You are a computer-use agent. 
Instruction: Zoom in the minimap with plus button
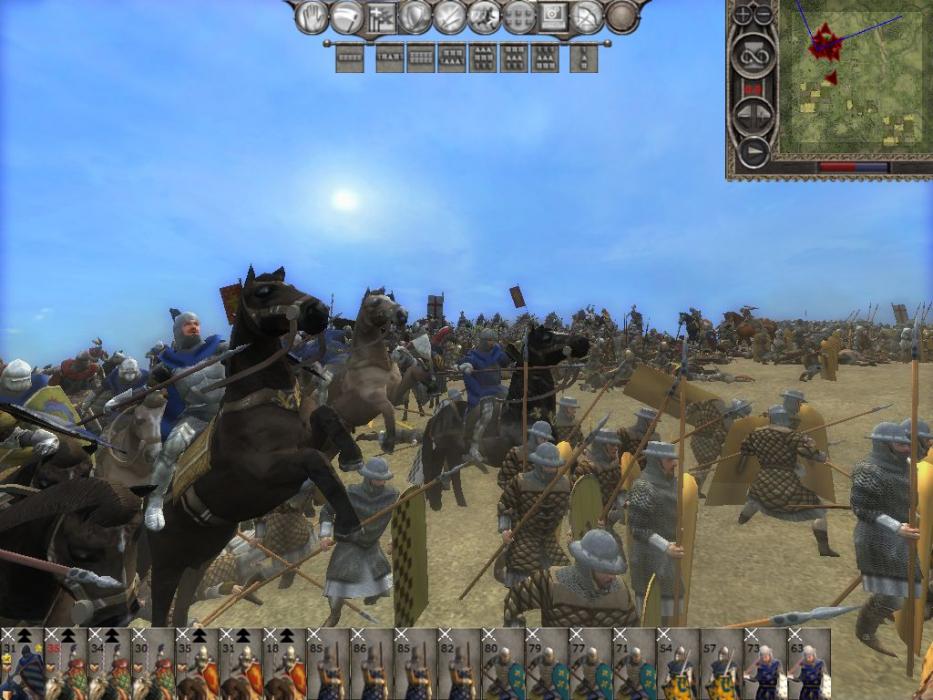[x=743, y=15]
